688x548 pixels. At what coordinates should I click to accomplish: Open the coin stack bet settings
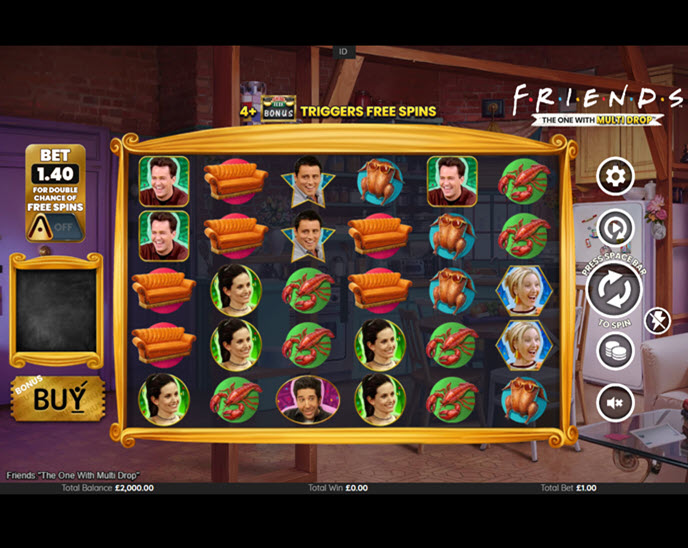615,351
